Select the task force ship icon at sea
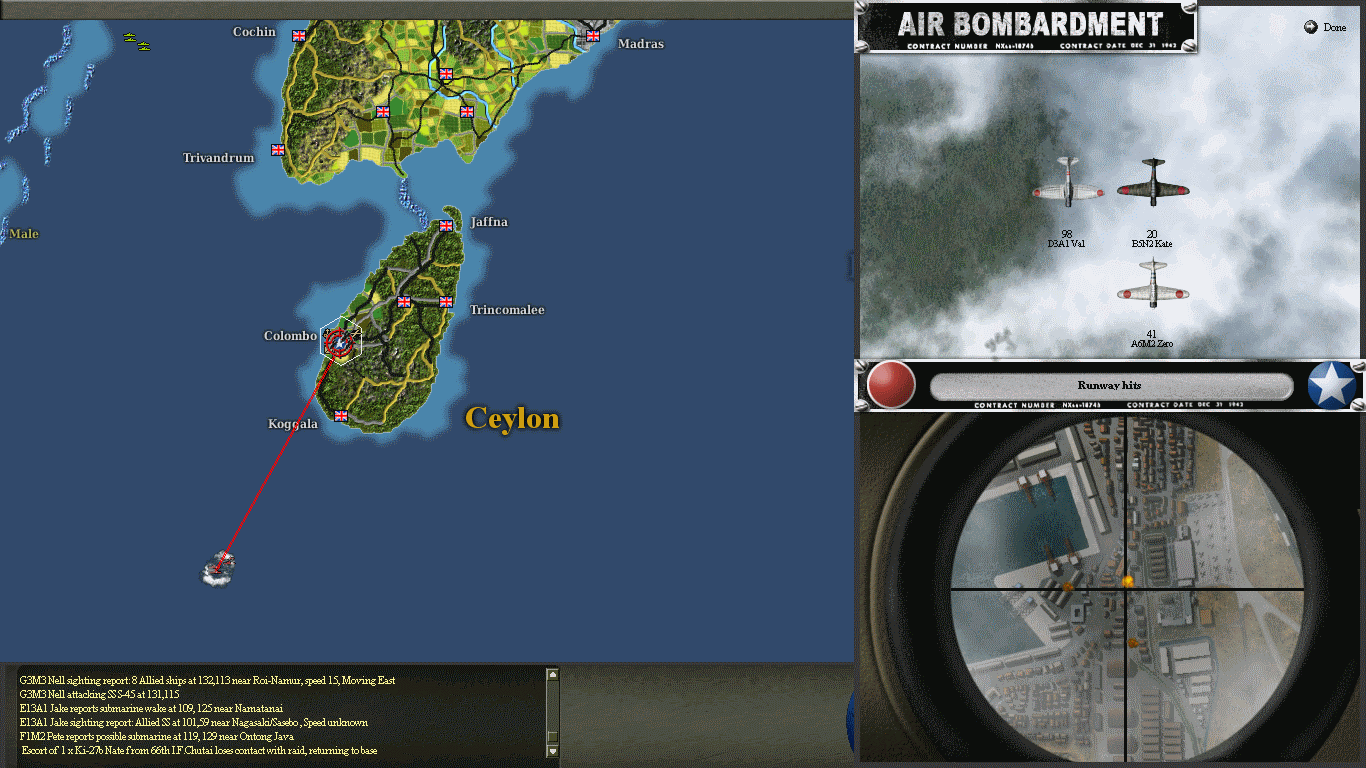The image size is (1366, 768). click(x=218, y=566)
